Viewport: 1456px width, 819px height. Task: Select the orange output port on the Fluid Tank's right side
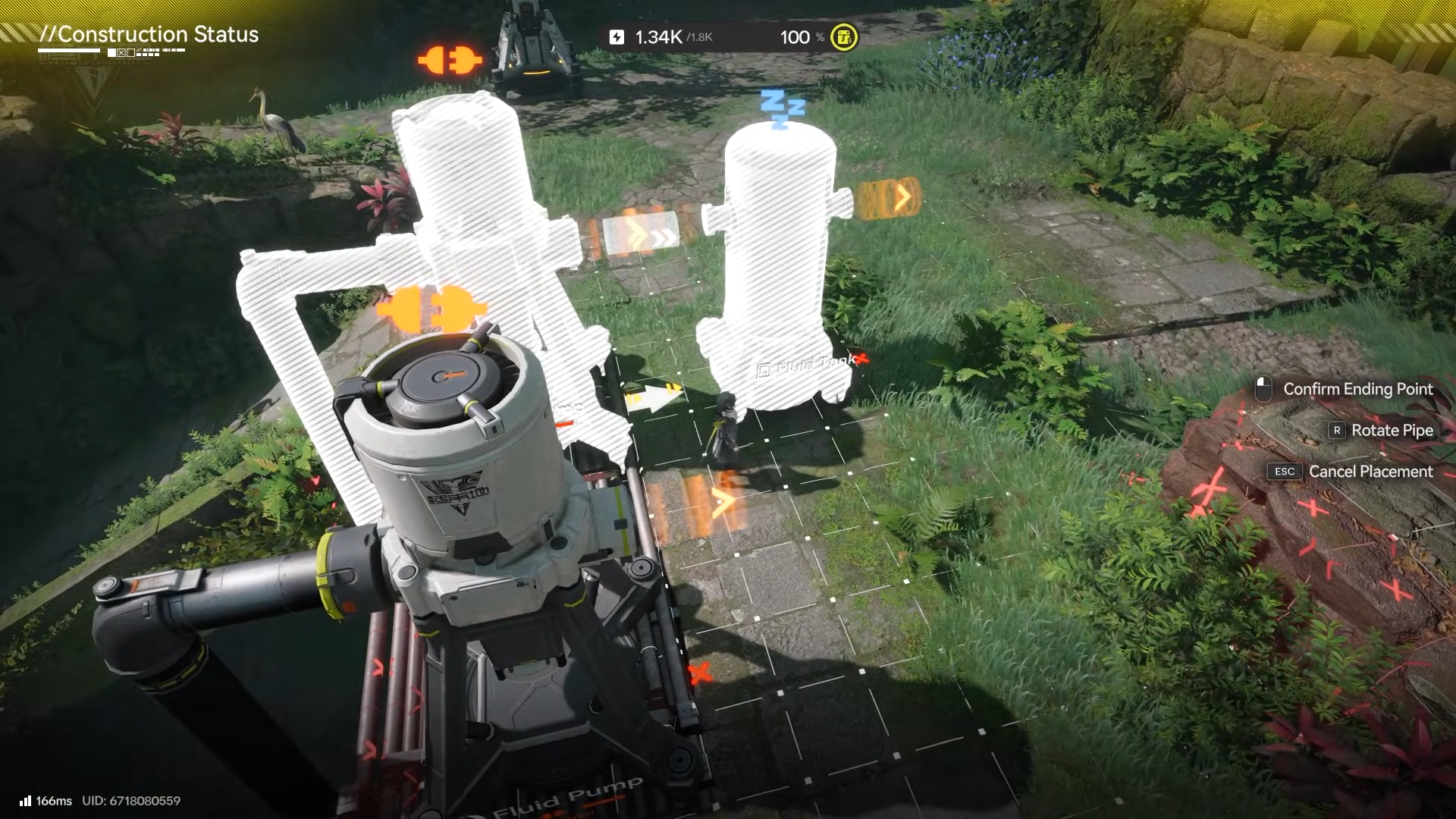pos(888,199)
